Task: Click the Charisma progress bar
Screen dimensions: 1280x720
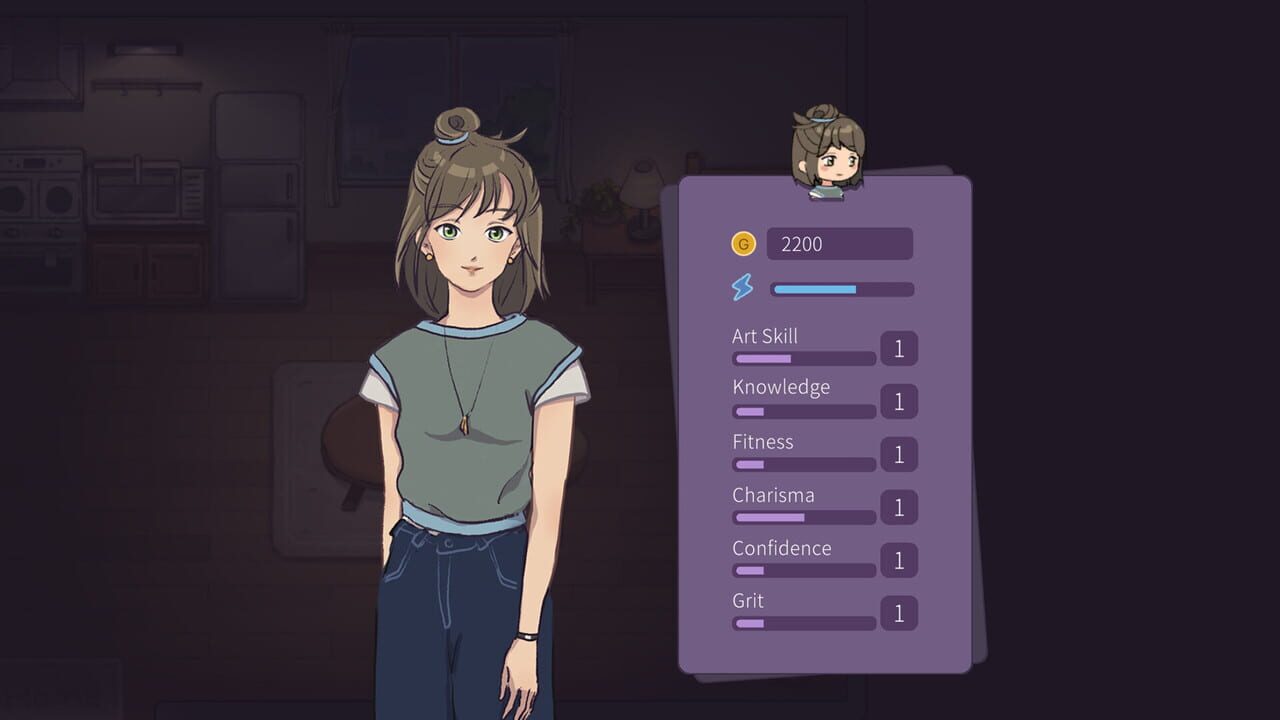Action: [803, 518]
